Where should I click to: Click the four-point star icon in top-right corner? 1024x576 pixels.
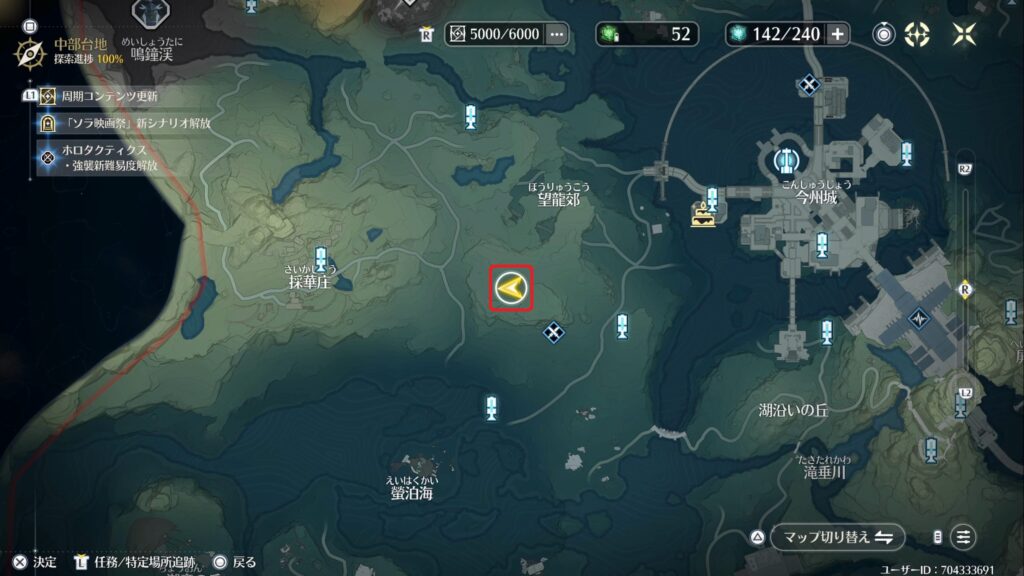pyautogui.click(x=964, y=34)
